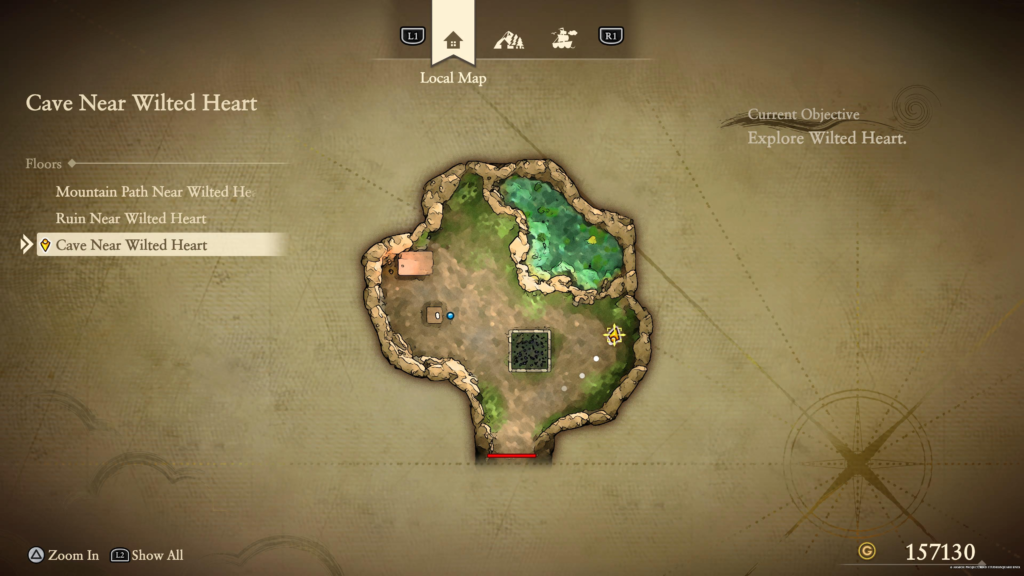Choose Mountain Path Near Wilted Heart floor

click(153, 191)
